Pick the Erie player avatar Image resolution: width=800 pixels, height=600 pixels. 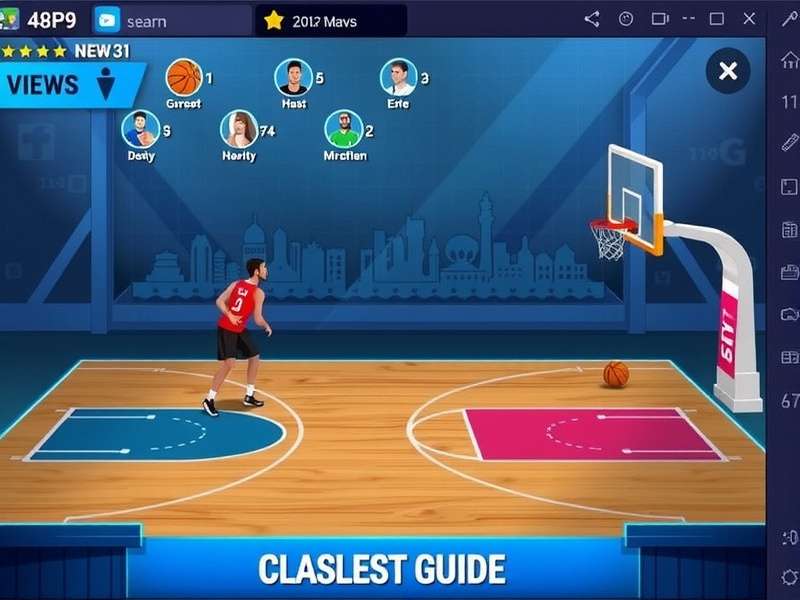point(398,77)
